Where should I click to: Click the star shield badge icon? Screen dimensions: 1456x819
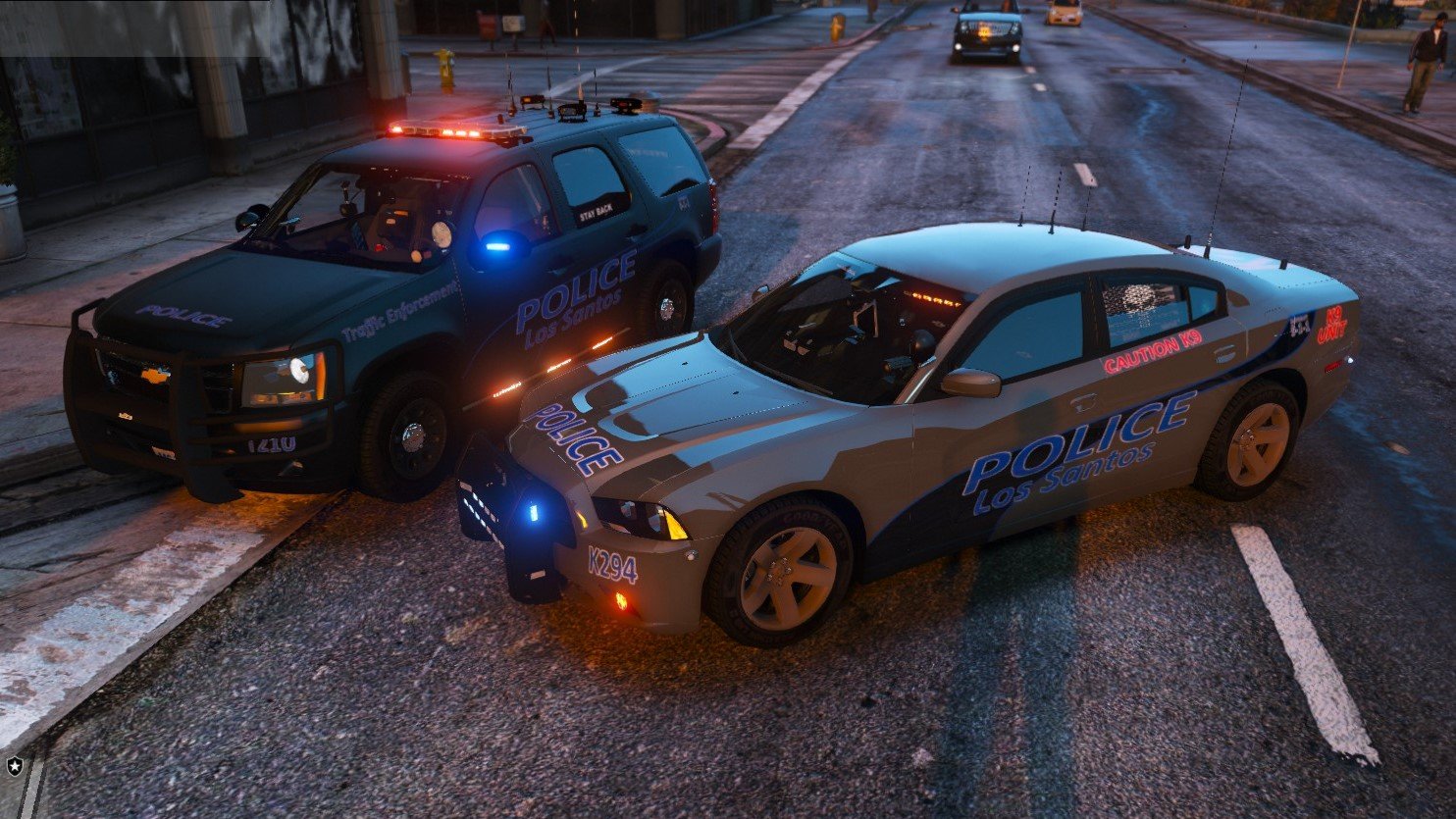coord(15,765)
